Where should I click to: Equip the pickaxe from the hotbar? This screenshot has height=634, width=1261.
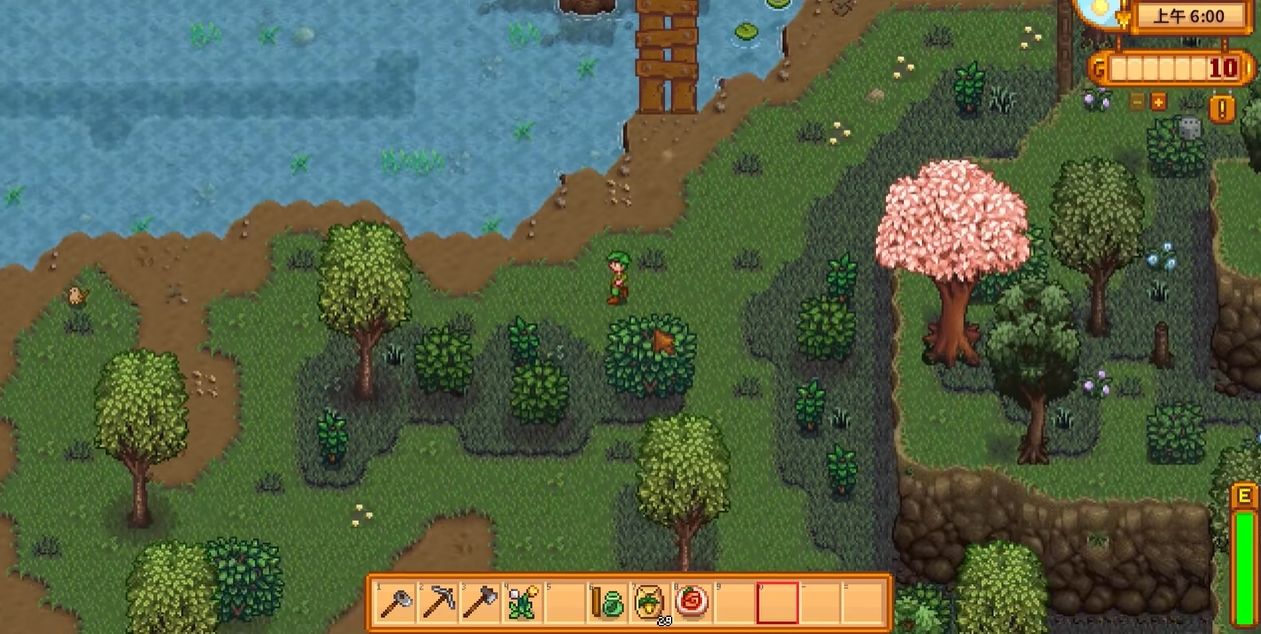[439, 602]
